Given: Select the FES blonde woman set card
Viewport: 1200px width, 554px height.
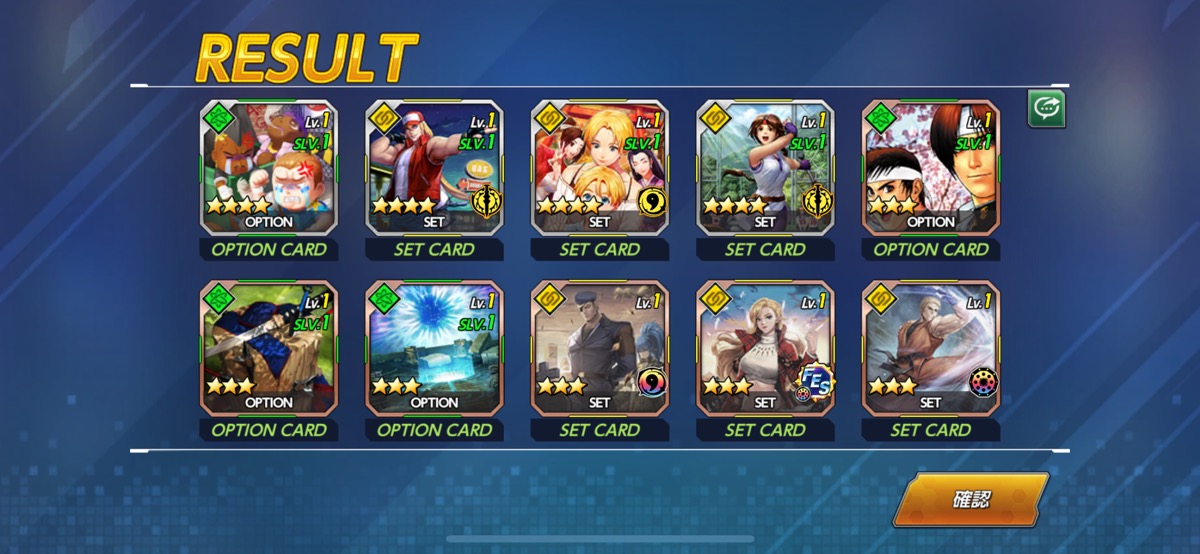Looking at the screenshot, I should click(x=765, y=348).
